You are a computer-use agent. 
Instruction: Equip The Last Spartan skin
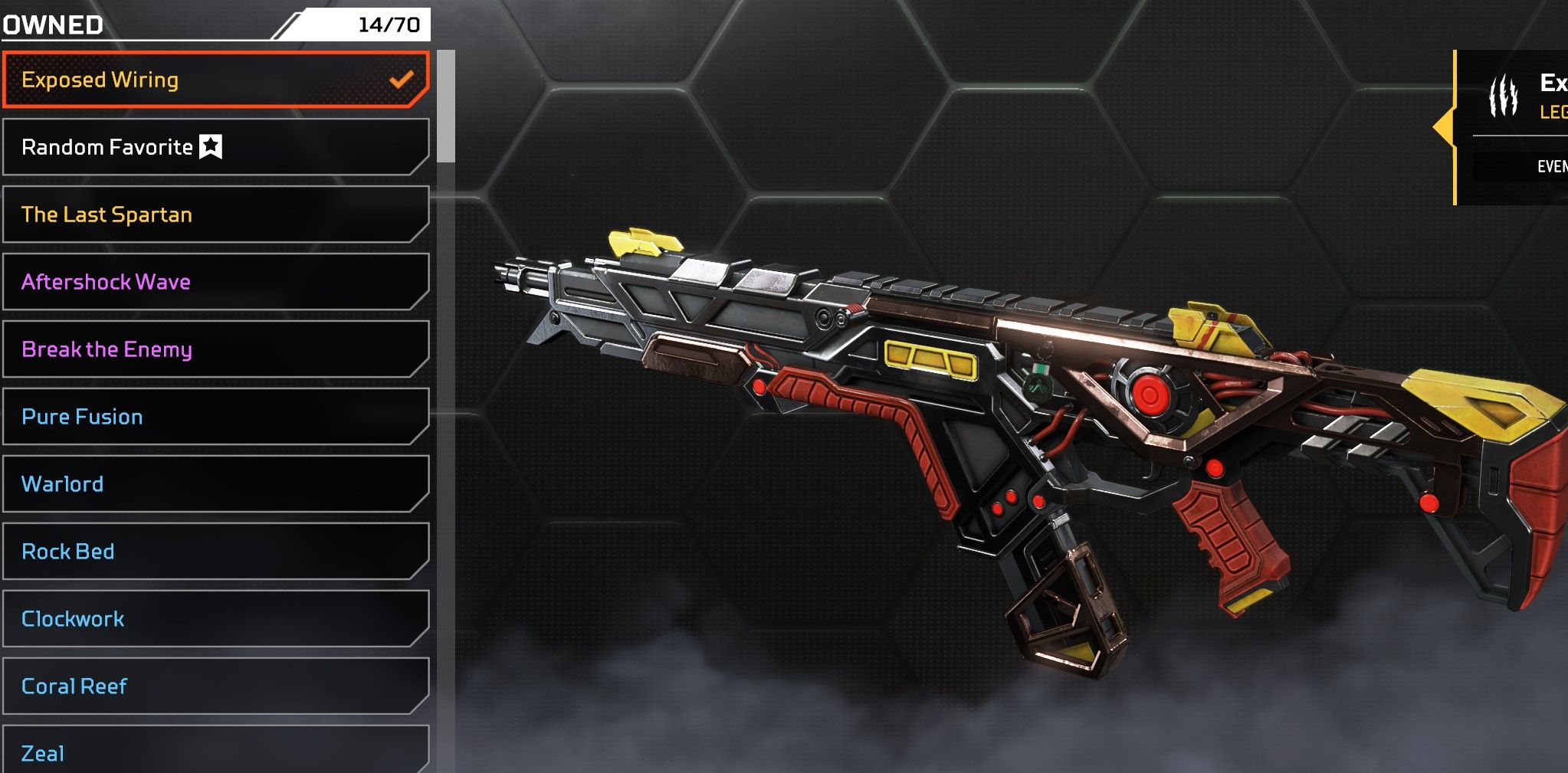215,215
